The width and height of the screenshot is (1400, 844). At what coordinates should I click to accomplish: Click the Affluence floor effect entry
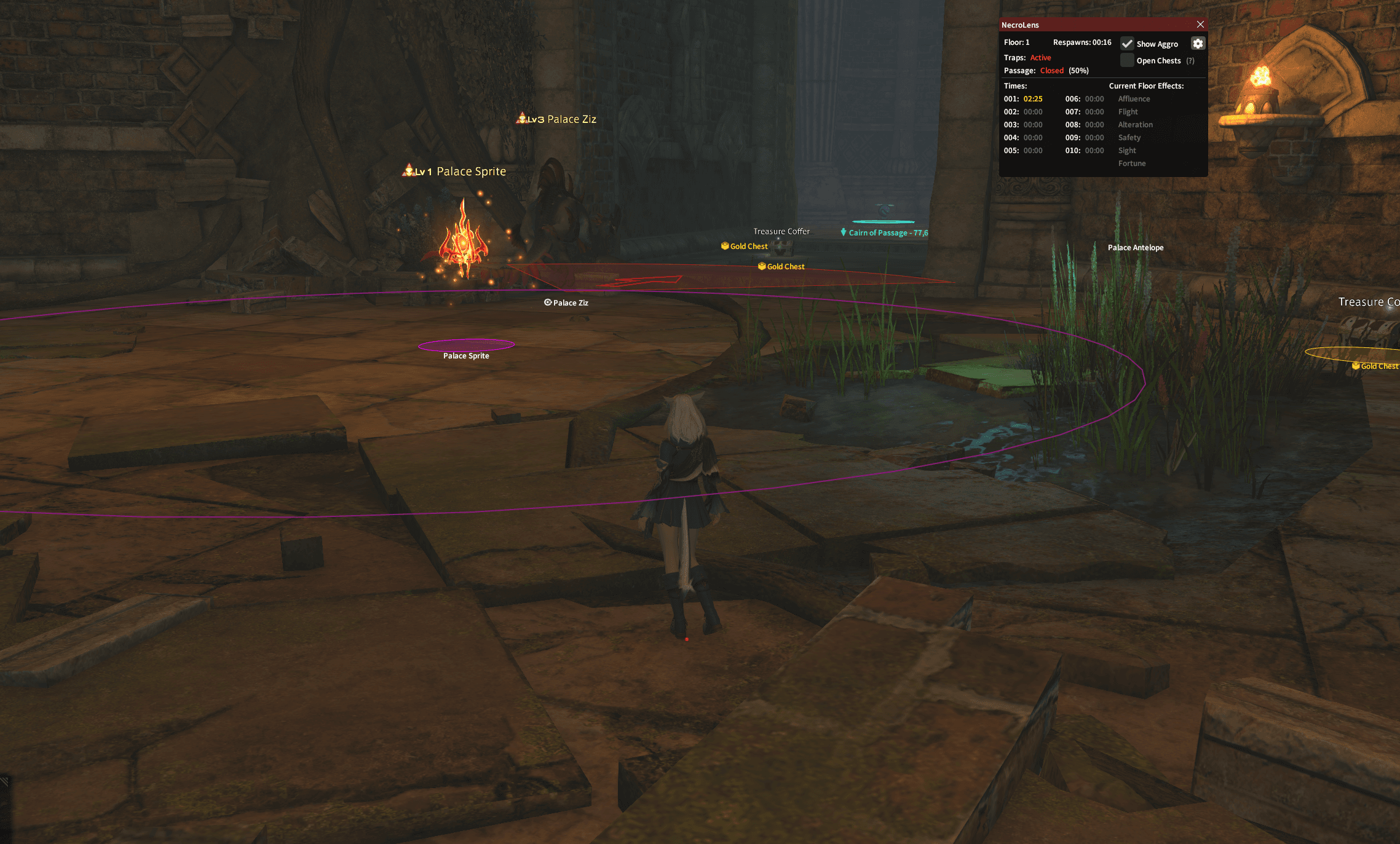point(1134,98)
